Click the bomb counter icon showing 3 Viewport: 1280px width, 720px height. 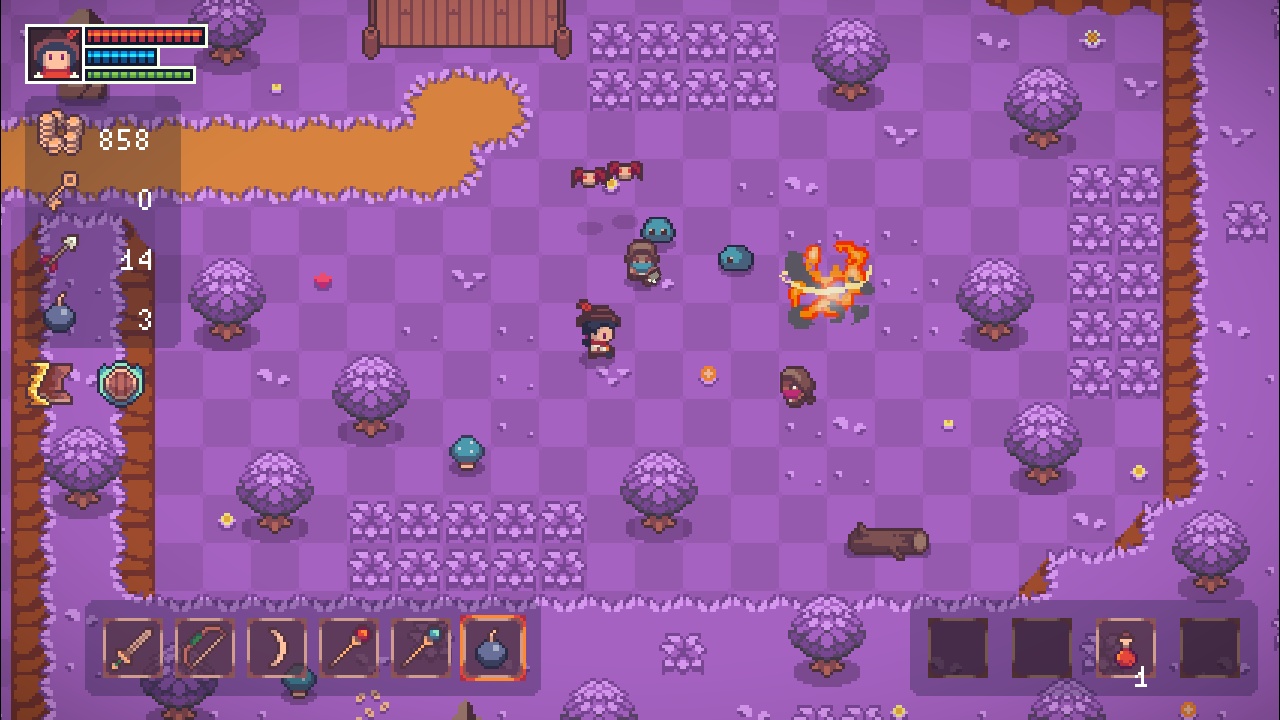coord(60,316)
